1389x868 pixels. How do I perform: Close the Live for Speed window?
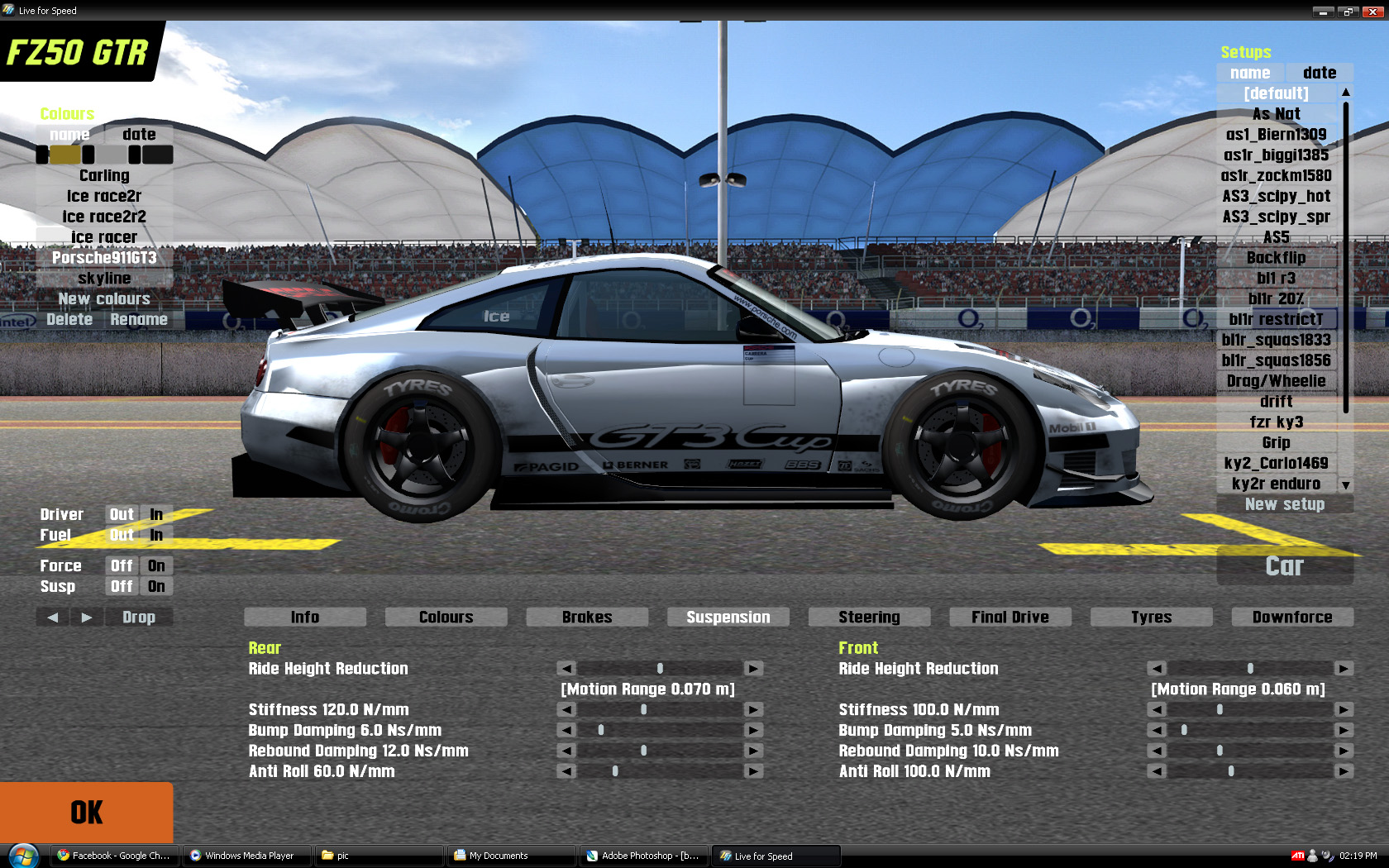[x=1372, y=12]
